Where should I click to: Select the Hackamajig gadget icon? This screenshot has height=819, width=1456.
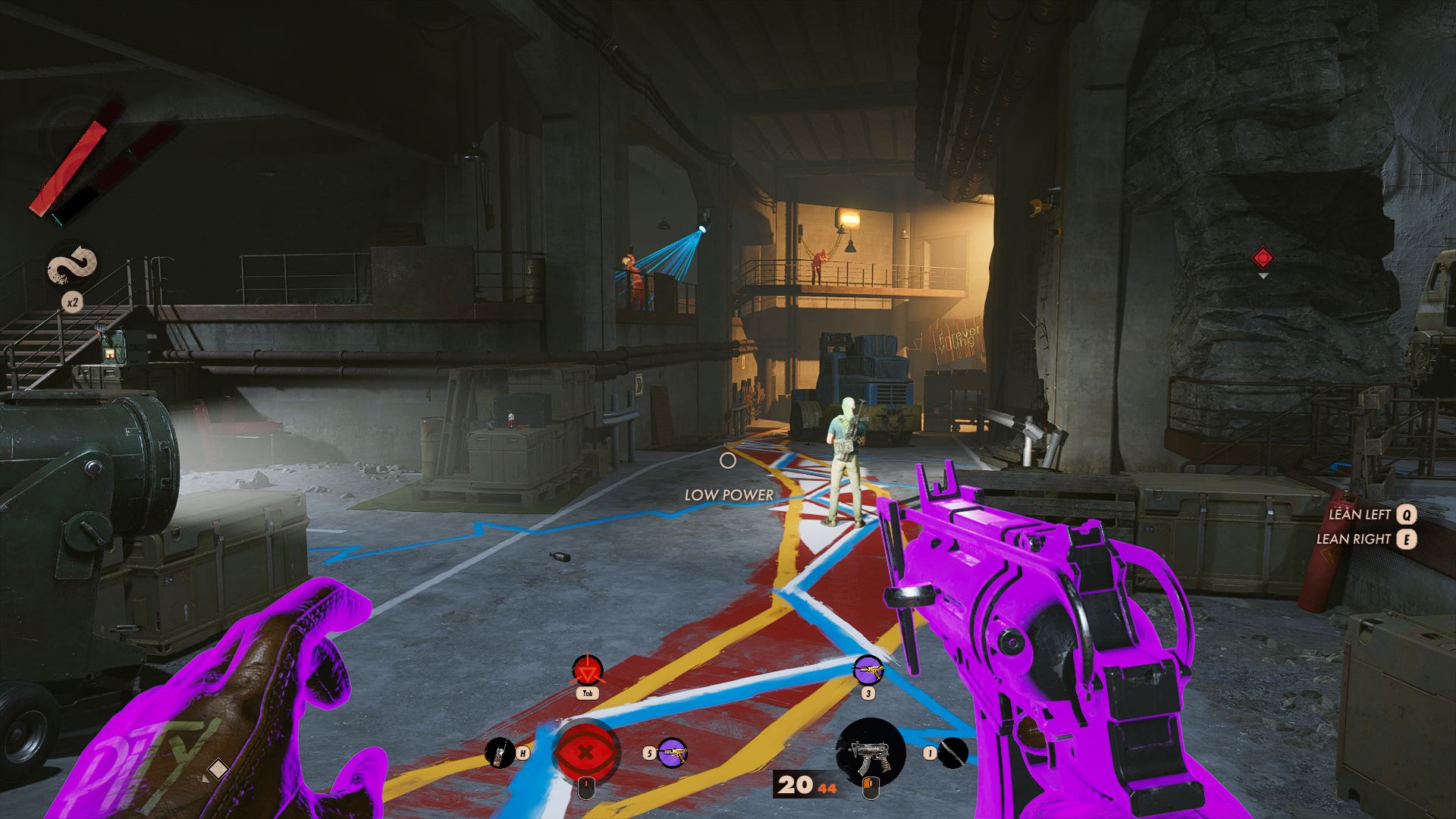(499, 752)
